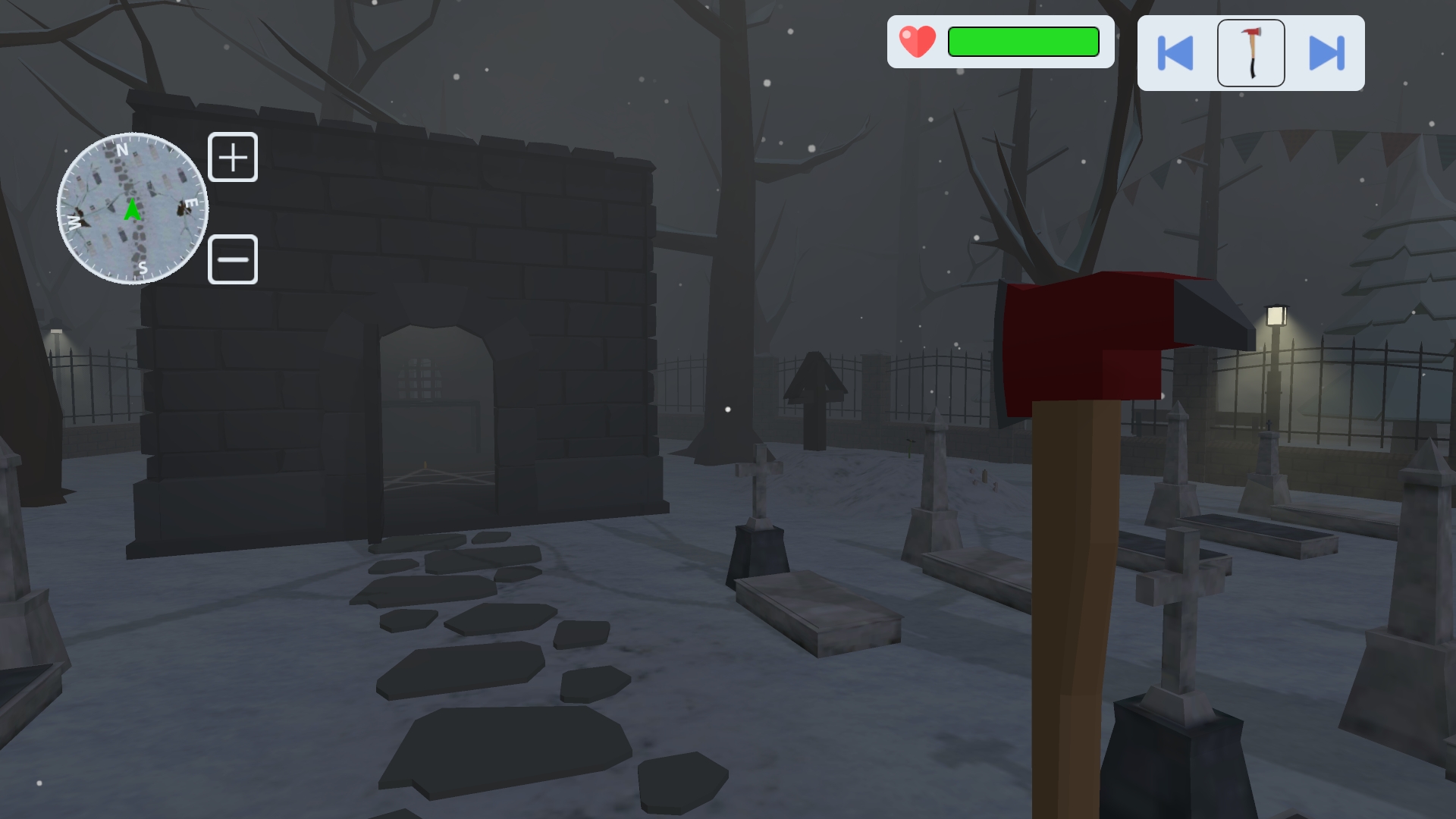Click the zoom-in plus button on the minimap
Viewport: 1456px width, 819px height.
tap(233, 157)
